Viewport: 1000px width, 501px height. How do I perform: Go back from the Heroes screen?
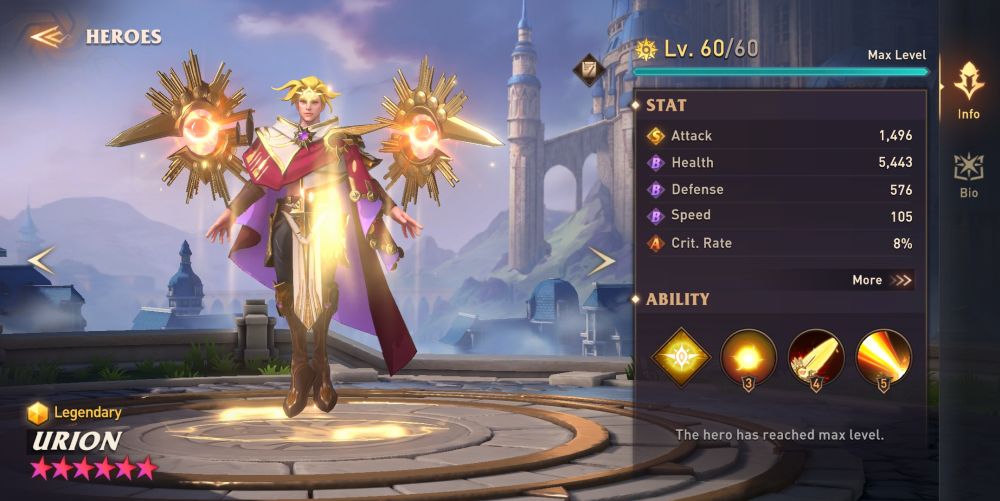click(x=47, y=37)
